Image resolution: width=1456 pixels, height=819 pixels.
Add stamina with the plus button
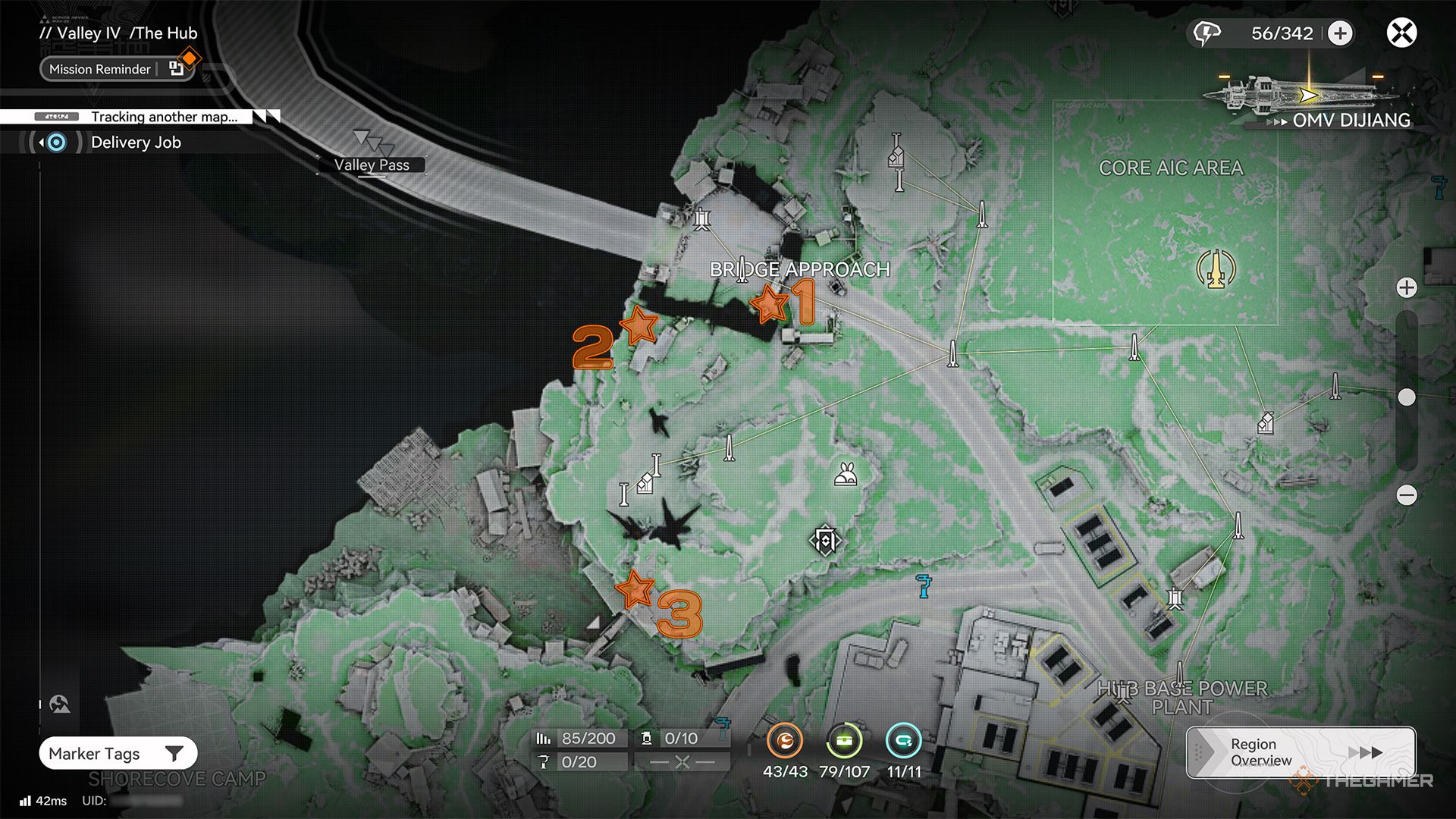[1340, 33]
